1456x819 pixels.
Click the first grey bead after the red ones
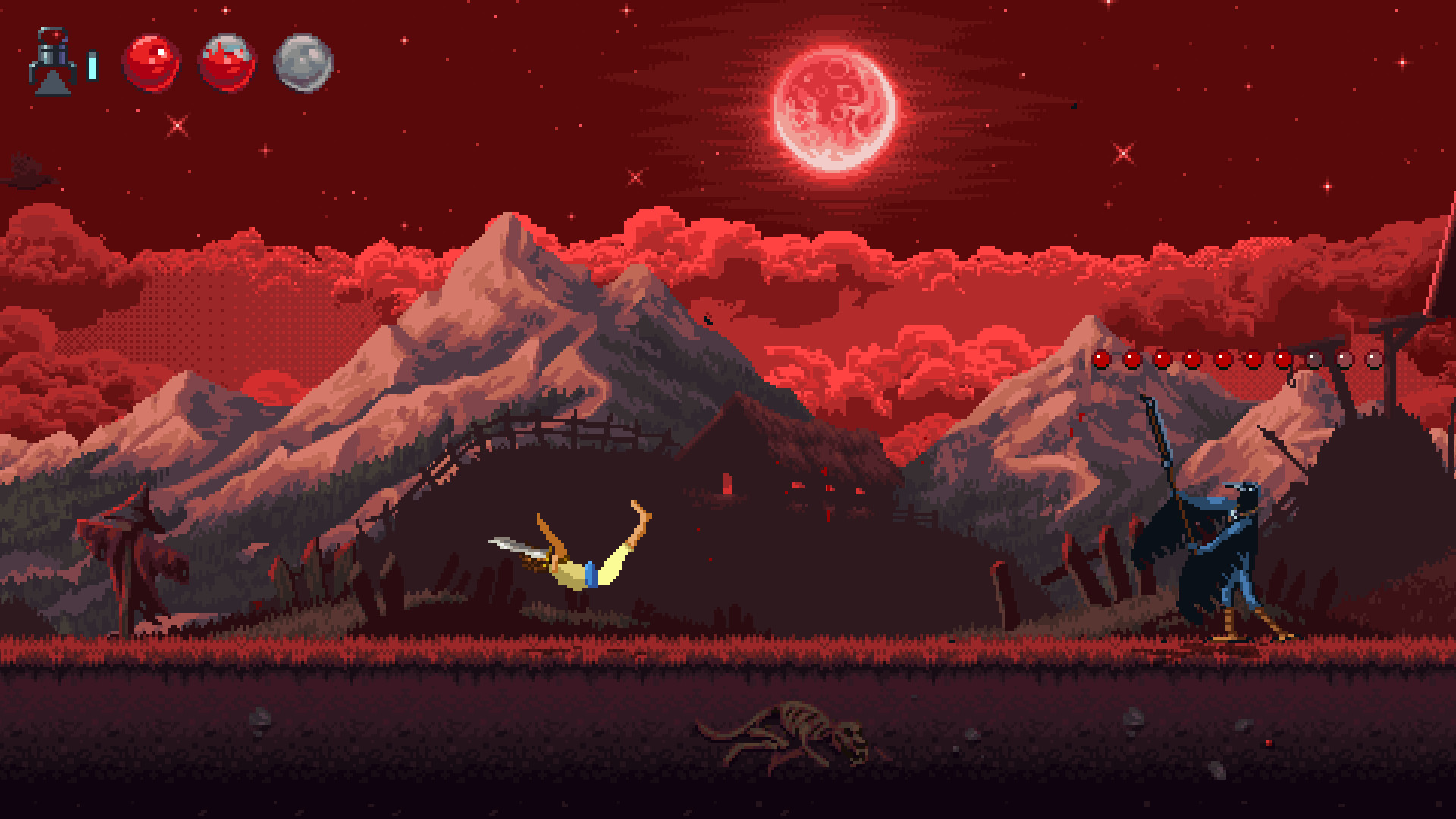pos(1313,359)
